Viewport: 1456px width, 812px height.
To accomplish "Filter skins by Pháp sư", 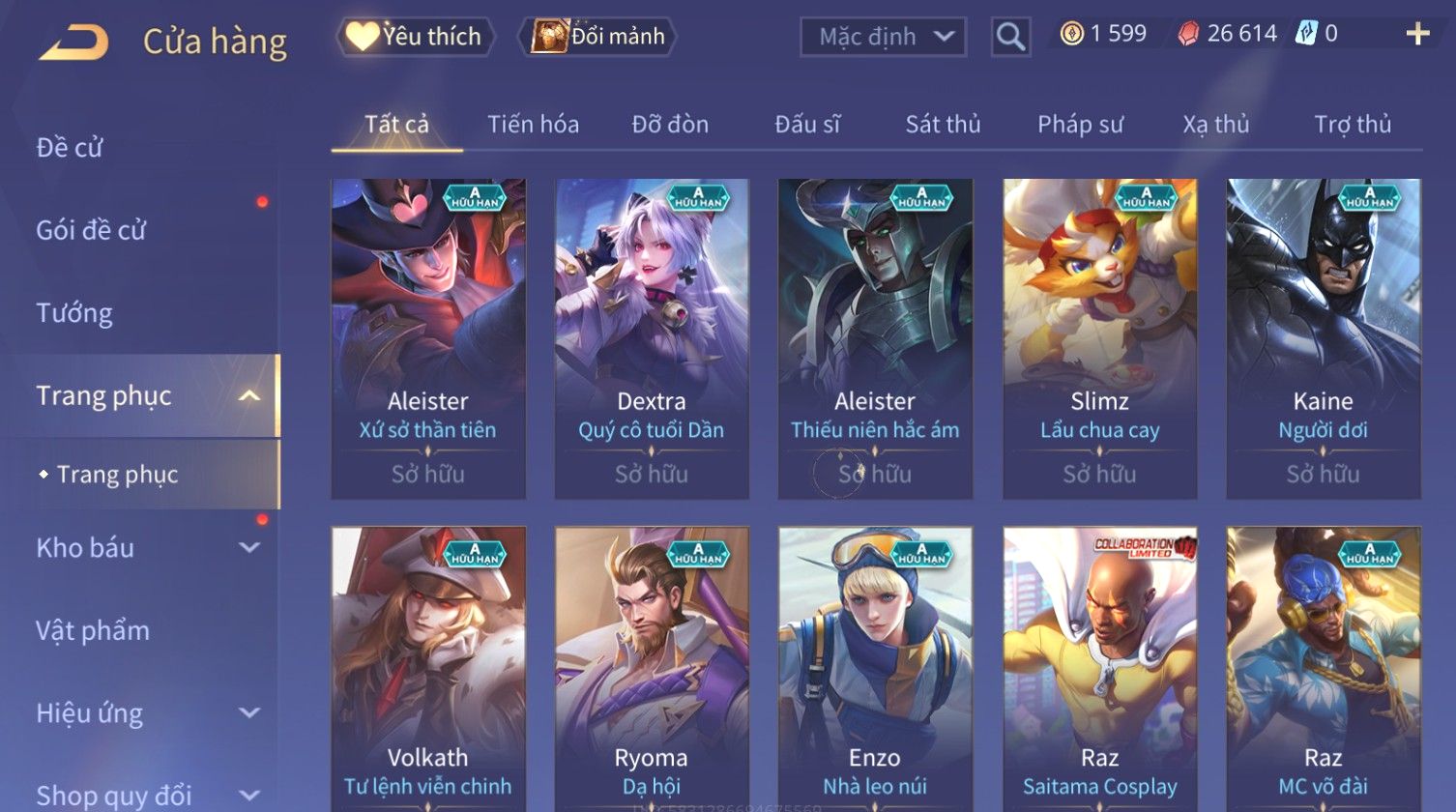I will click(1080, 125).
